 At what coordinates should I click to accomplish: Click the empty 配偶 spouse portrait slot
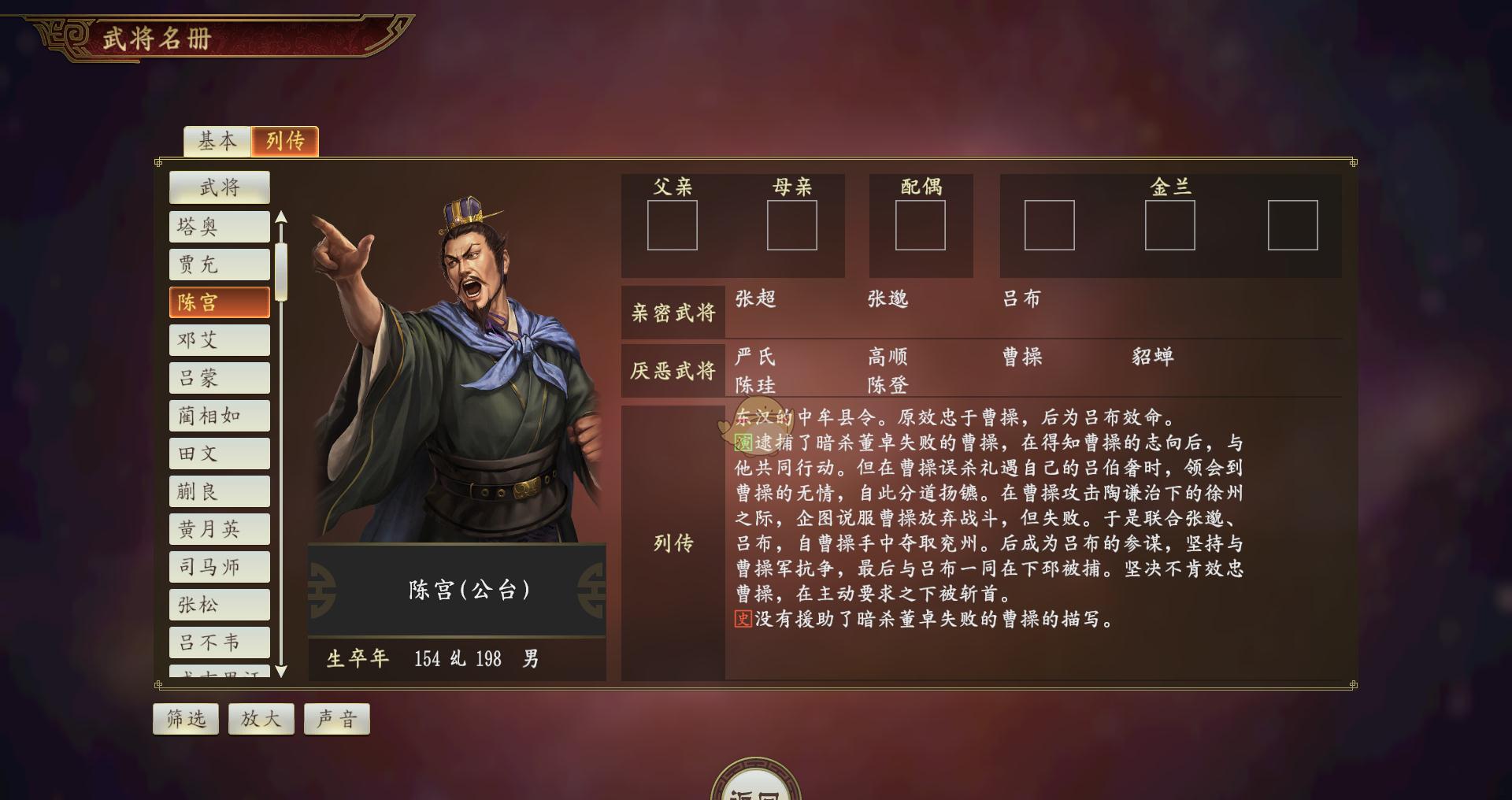pyautogui.click(x=921, y=224)
